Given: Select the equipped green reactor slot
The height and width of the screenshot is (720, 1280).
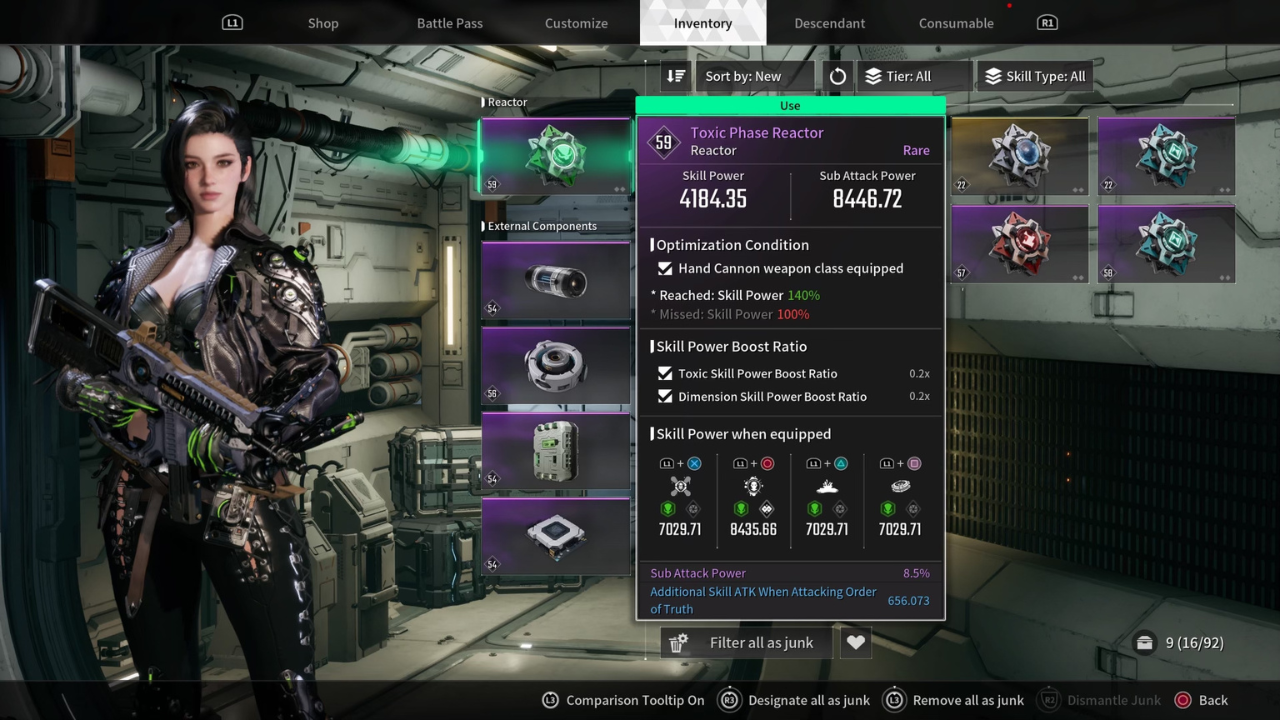Looking at the screenshot, I should click(x=555, y=156).
